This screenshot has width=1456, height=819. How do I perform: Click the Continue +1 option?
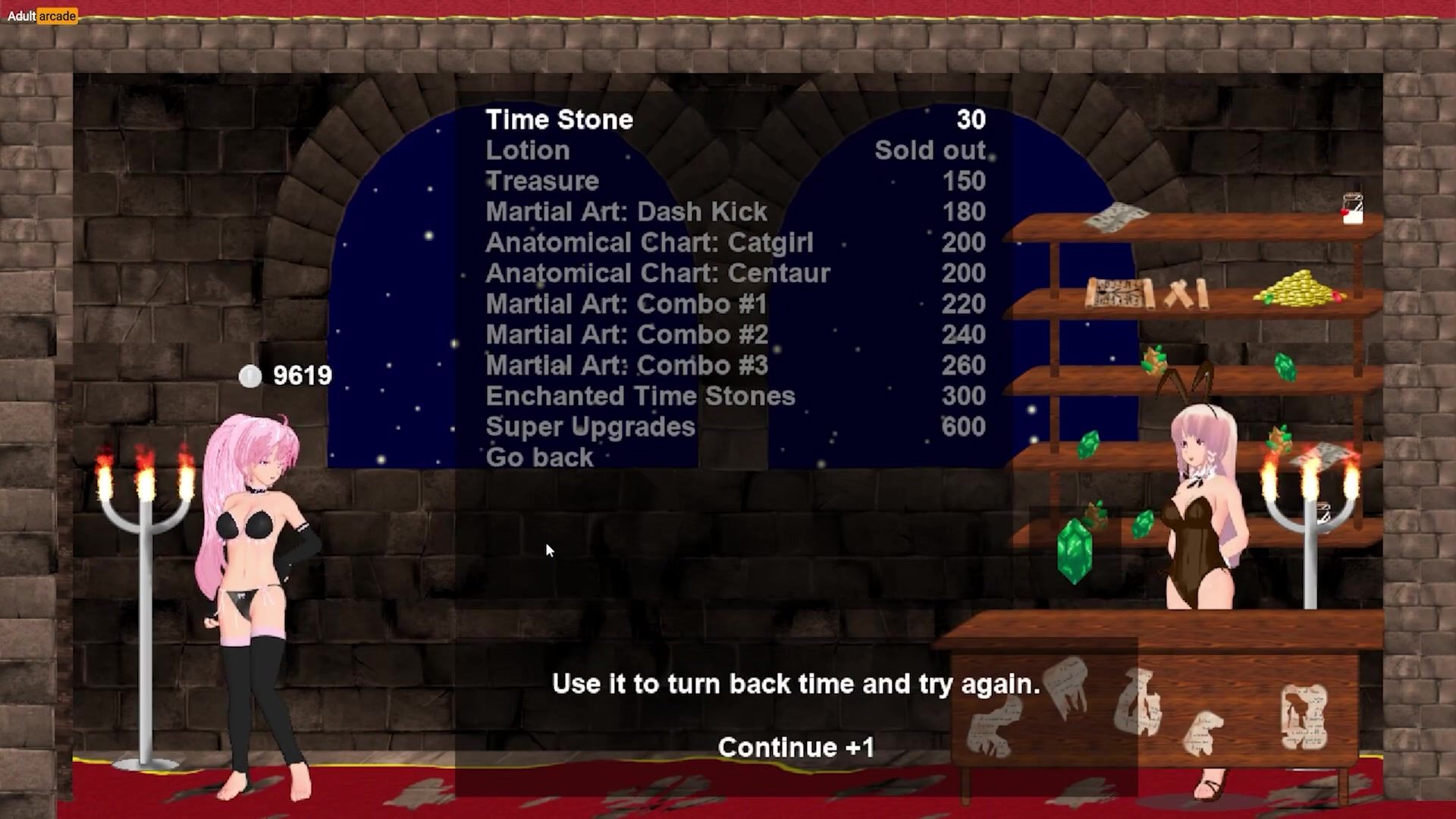click(796, 748)
